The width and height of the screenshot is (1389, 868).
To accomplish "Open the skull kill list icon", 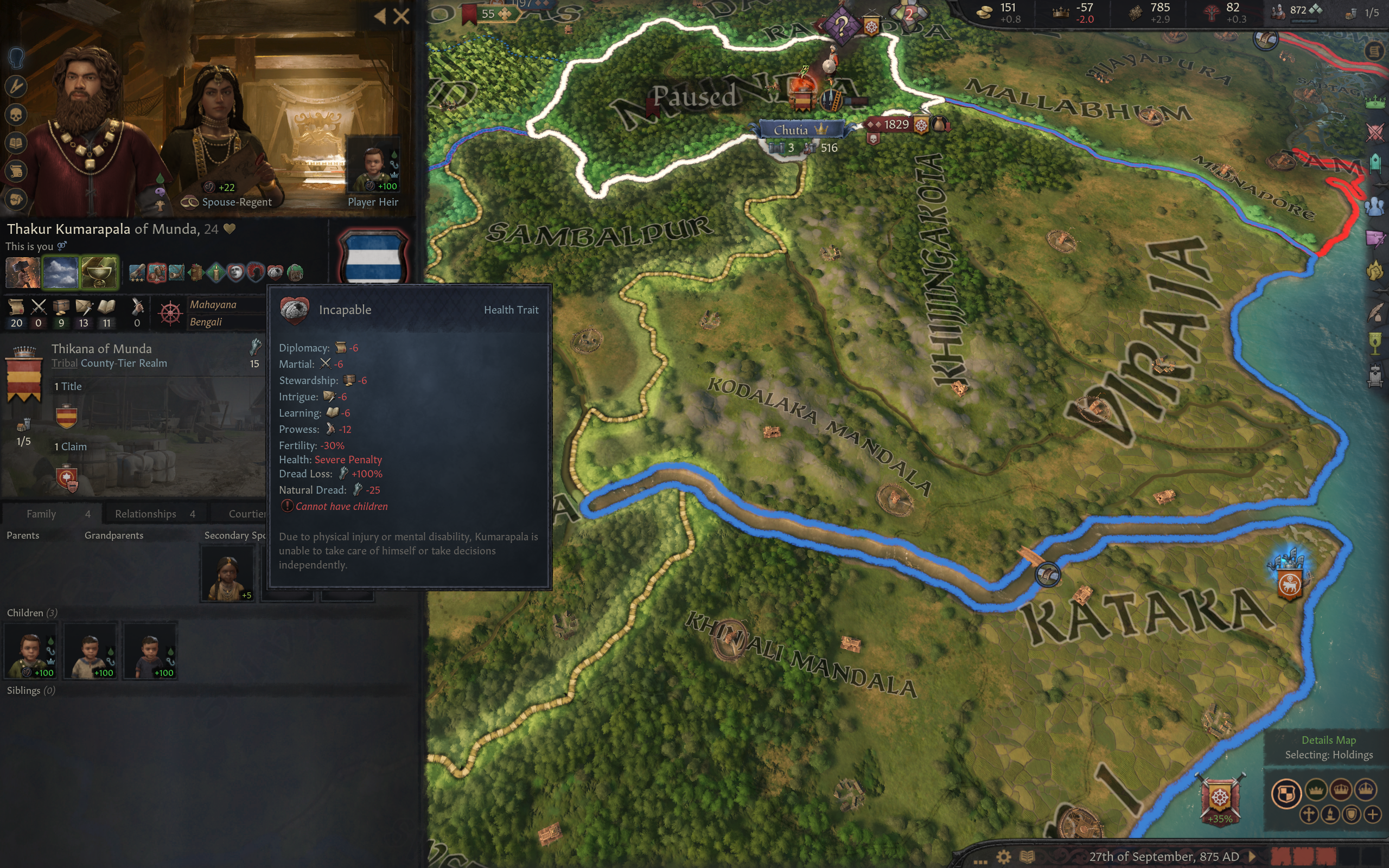I will (16, 116).
